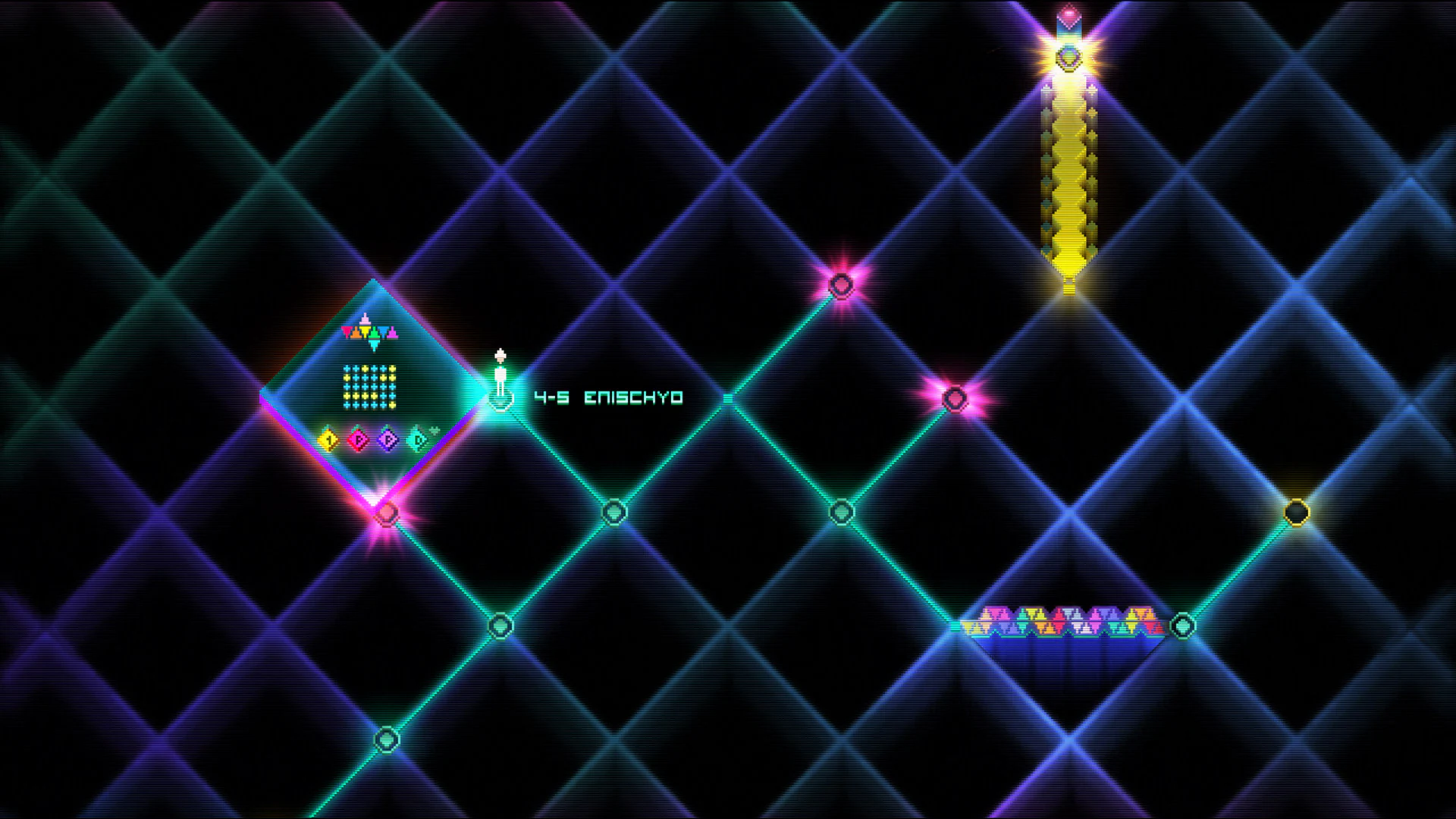Toggle the green node beside the rainbow platform
Screen dimensions: 1456x819
coord(1181,626)
